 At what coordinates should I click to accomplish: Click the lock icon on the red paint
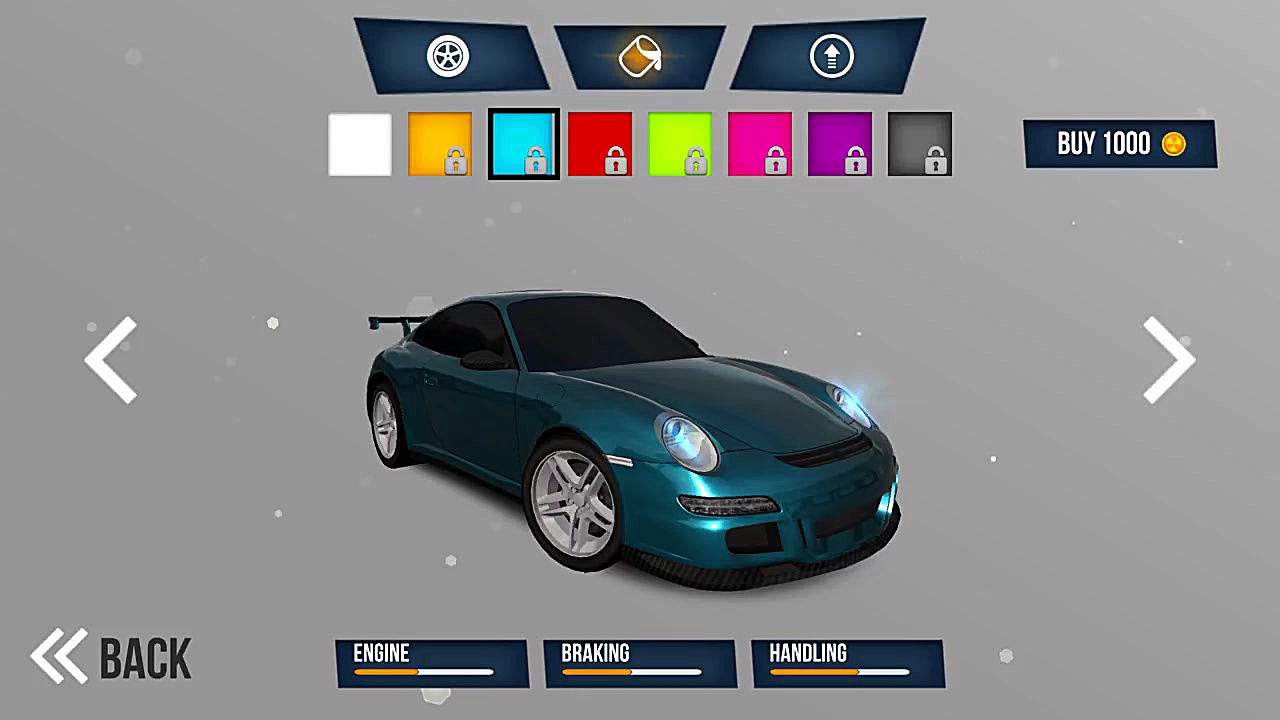[615, 159]
